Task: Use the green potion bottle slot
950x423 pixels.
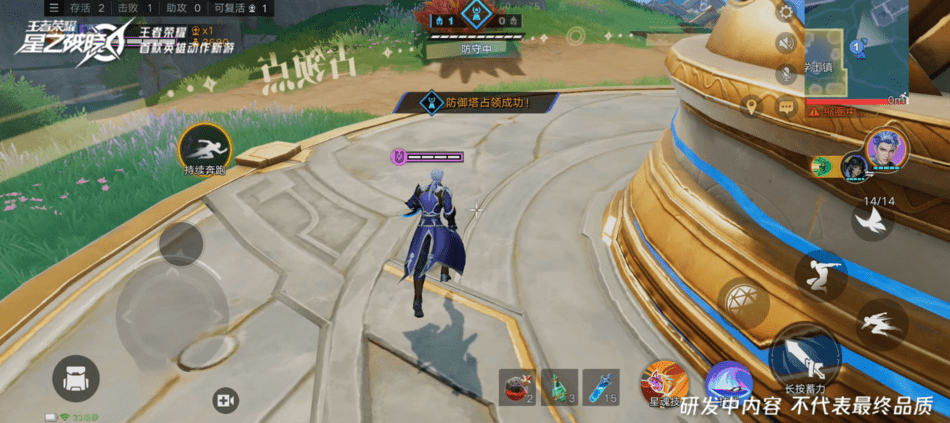Action: pos(560,386)
